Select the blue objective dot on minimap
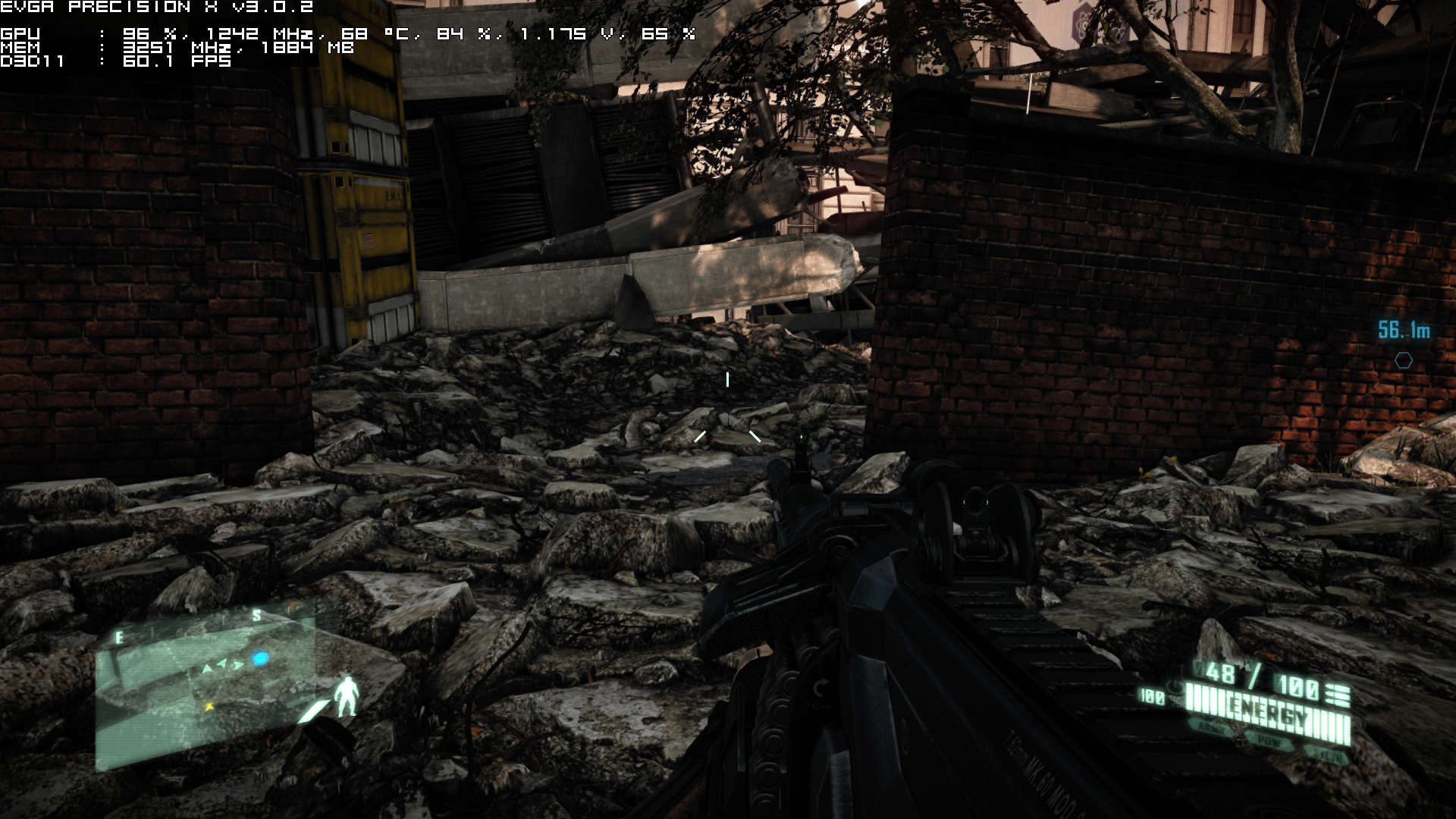 point(261,658)
